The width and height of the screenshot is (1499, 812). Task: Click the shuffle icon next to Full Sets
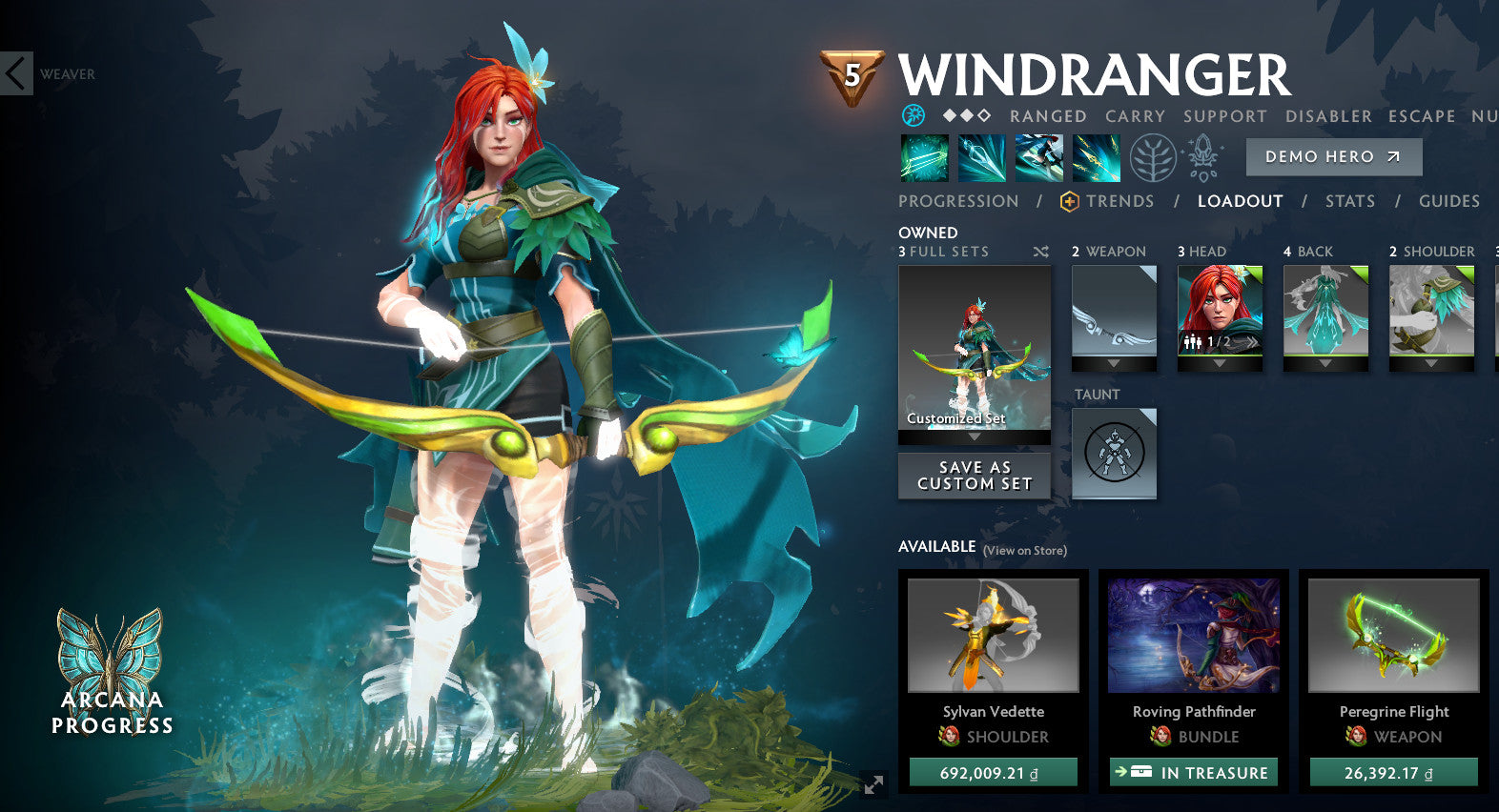point(1041,252)
